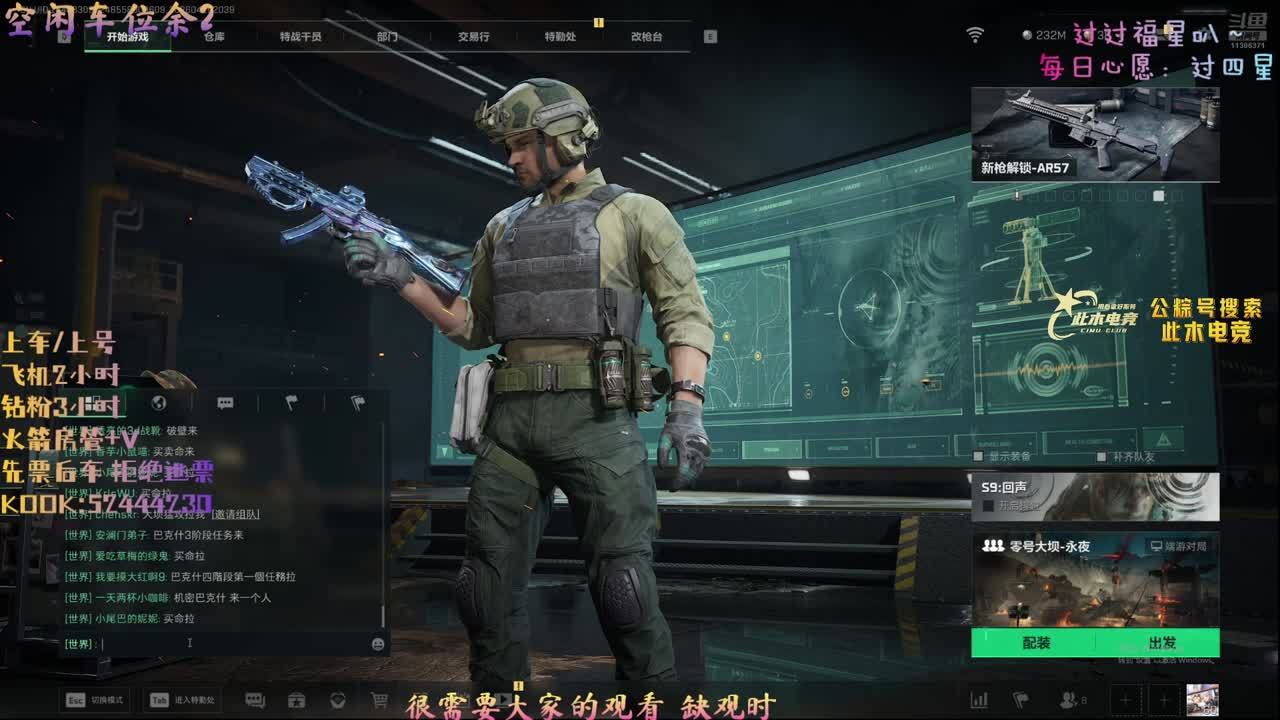Enable the 补齐队友 checkbox
1280x720 pixels.
(1102, 456)
